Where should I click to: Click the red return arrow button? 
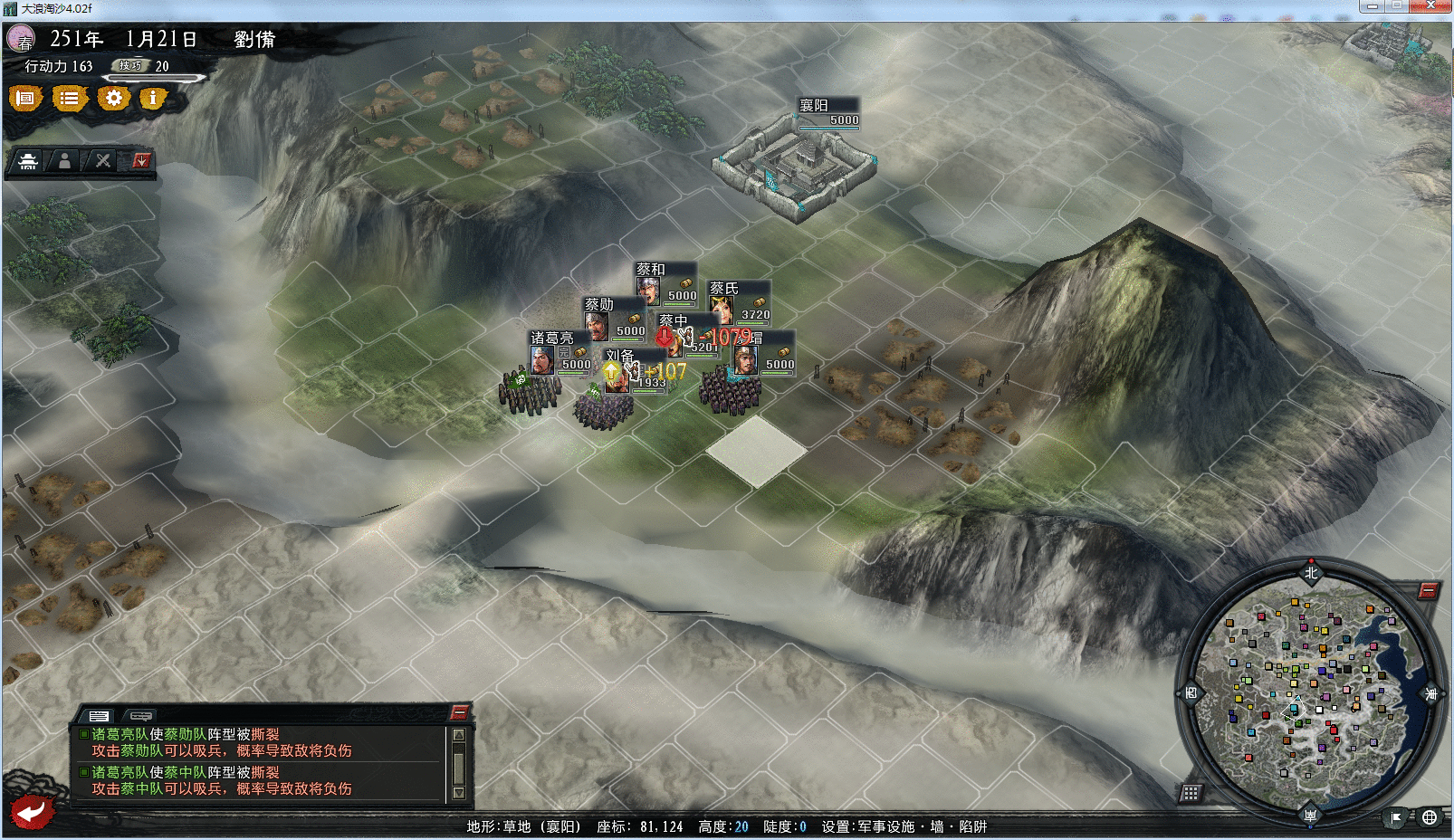(x=31, y=811)
